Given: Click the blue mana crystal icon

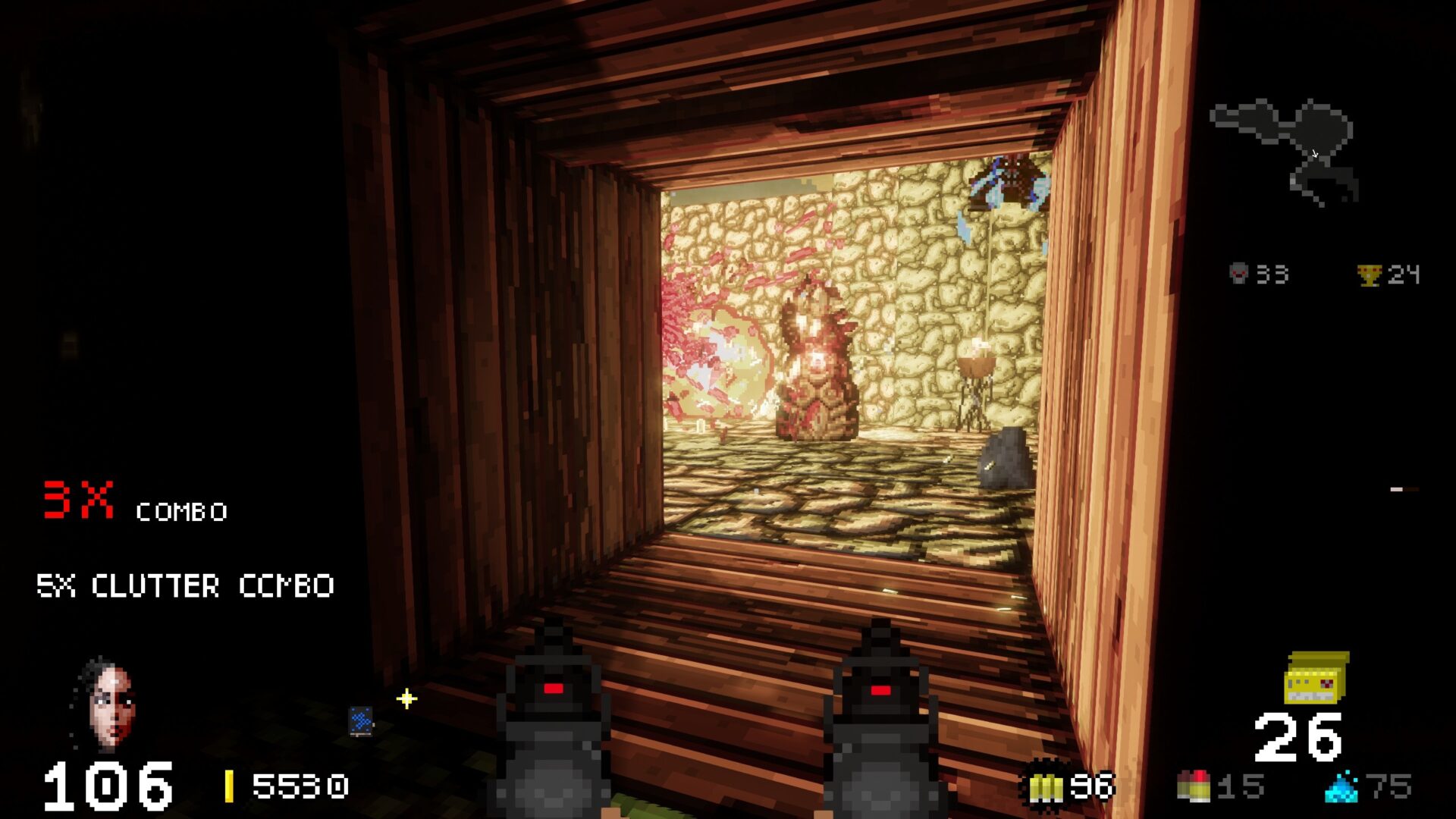Looking at the screenshot, I should [x=1341, y=789].
